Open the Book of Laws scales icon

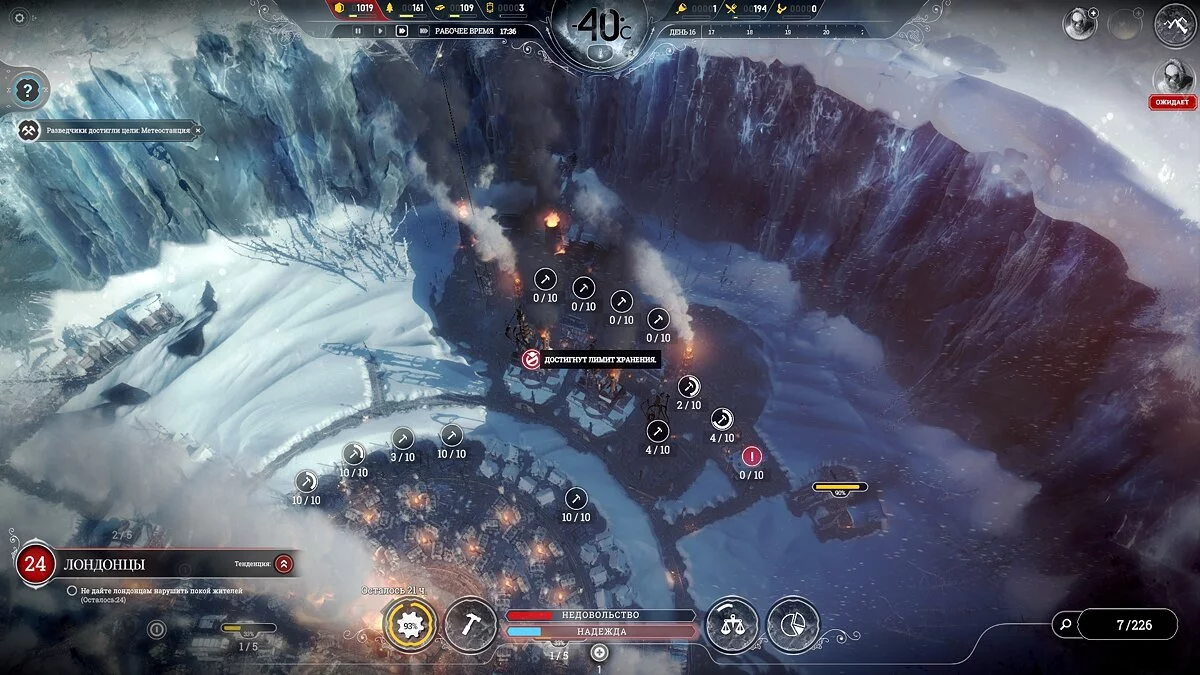[732, 625]
